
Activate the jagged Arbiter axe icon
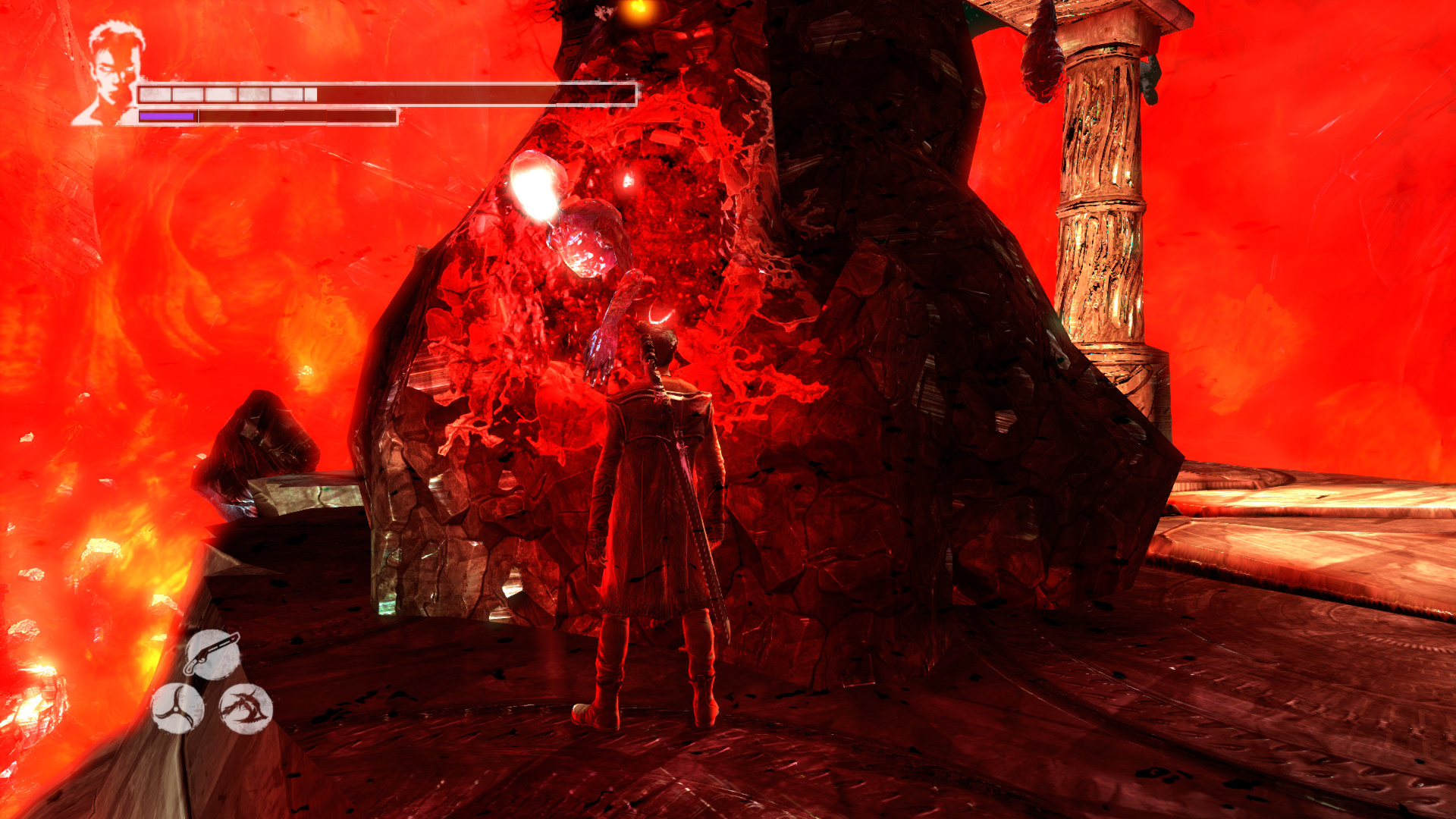[245, 709]
